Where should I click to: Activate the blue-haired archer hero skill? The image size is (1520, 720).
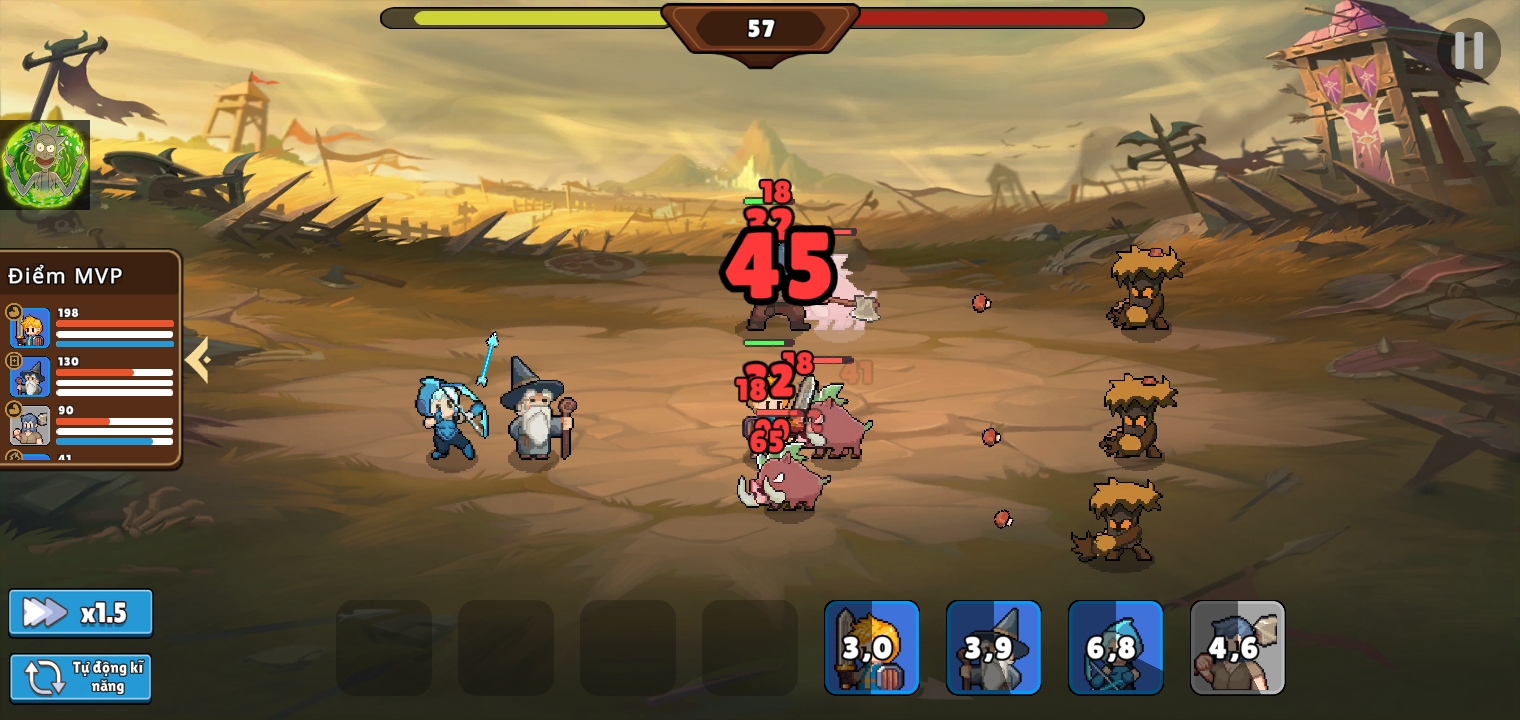pos(1115,647)
